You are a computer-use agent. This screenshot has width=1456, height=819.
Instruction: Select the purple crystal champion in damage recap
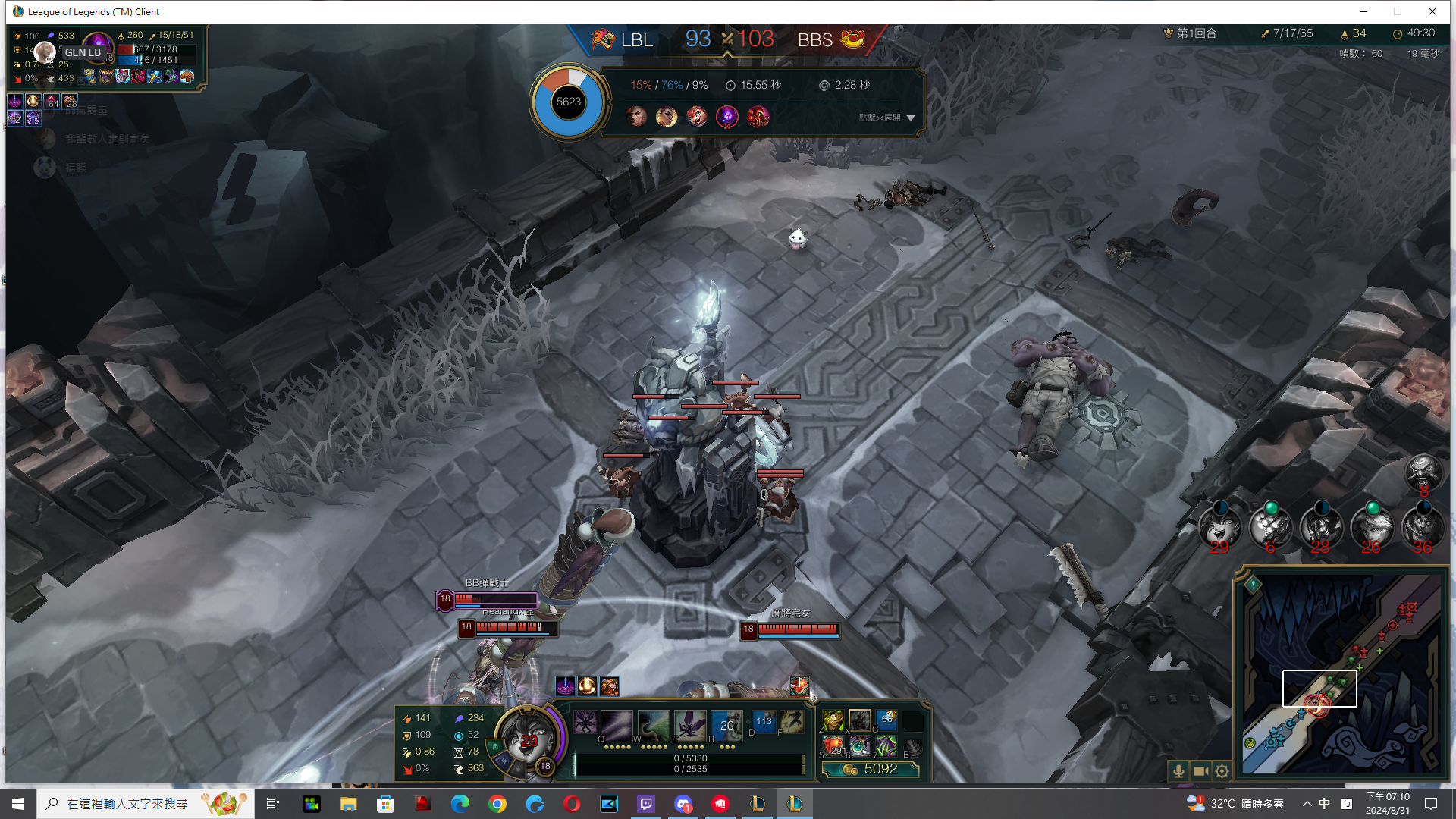click(727, 117)
